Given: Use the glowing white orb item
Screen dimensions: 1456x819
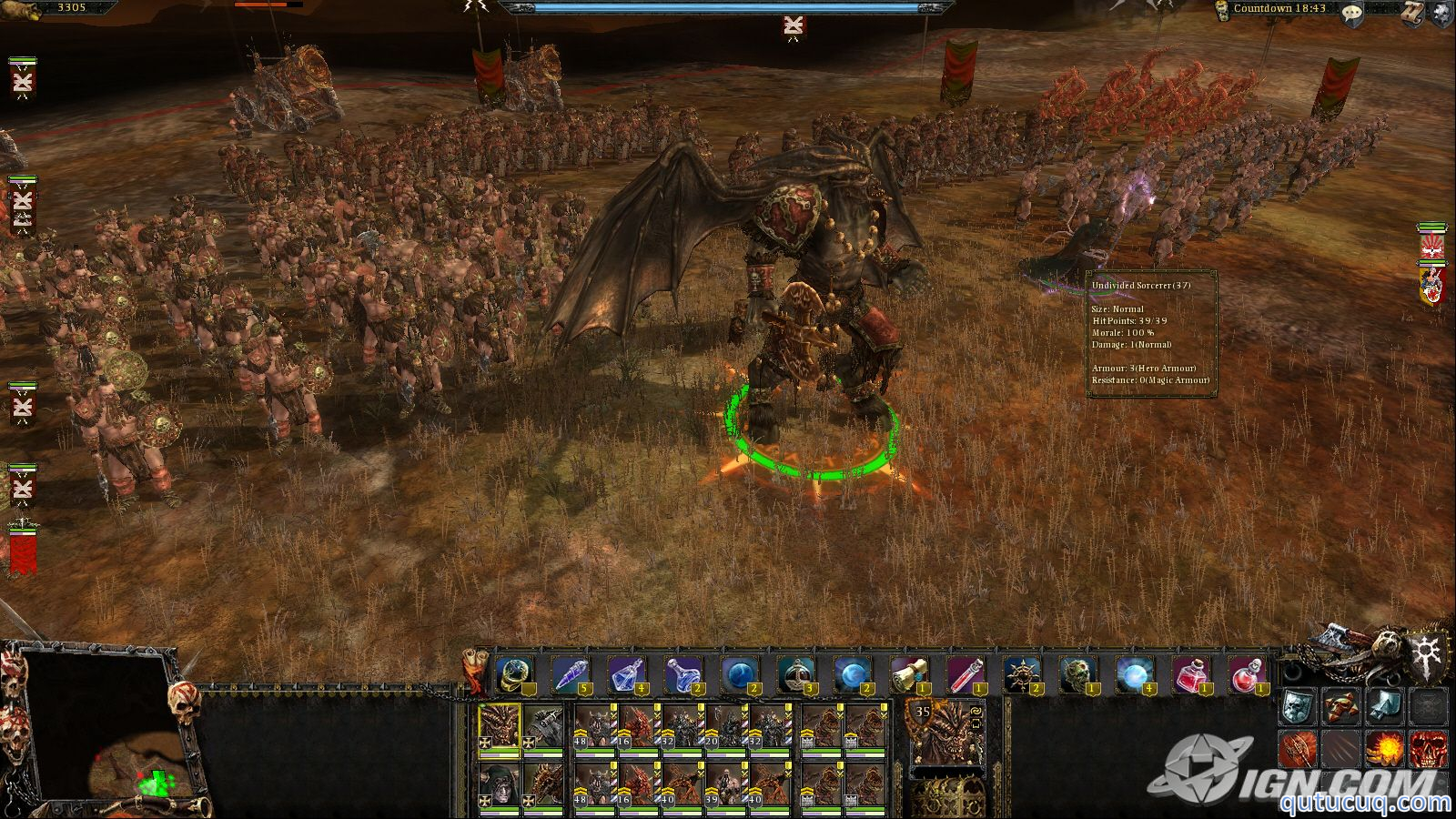Looking at the screenshot, I should 1134,675.
